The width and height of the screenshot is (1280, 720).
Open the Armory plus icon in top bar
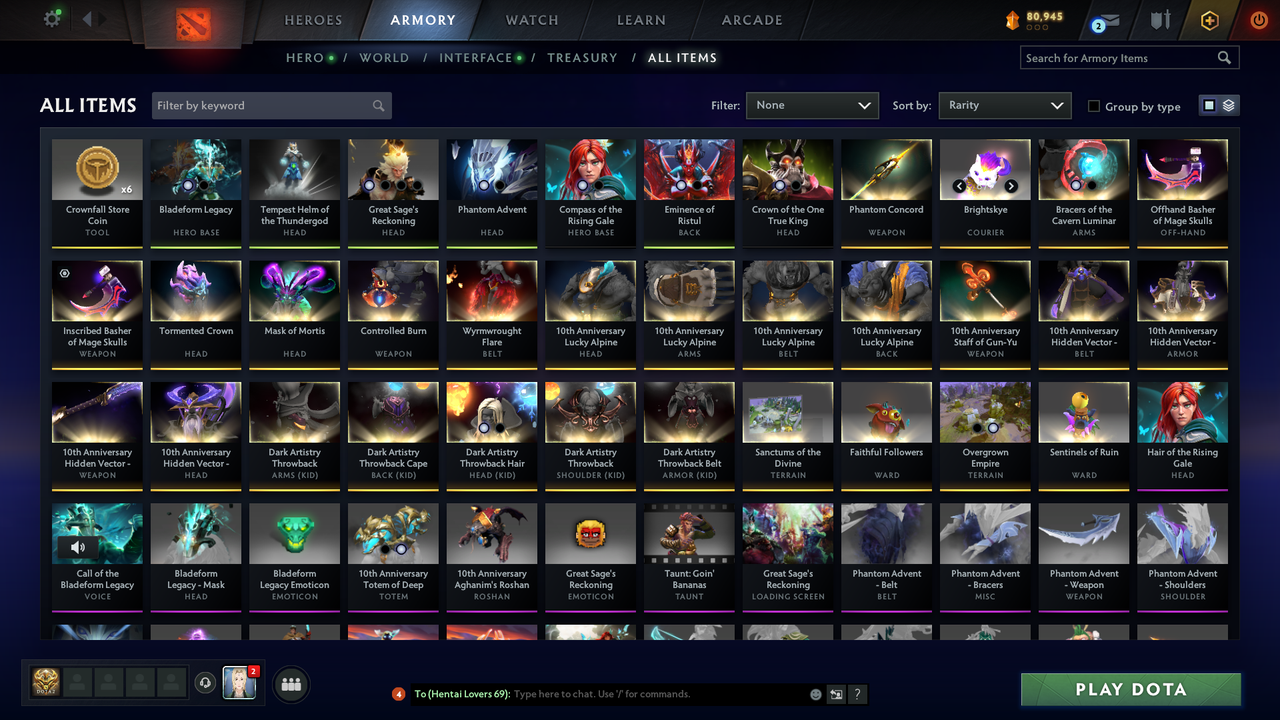coord(1209,18)
